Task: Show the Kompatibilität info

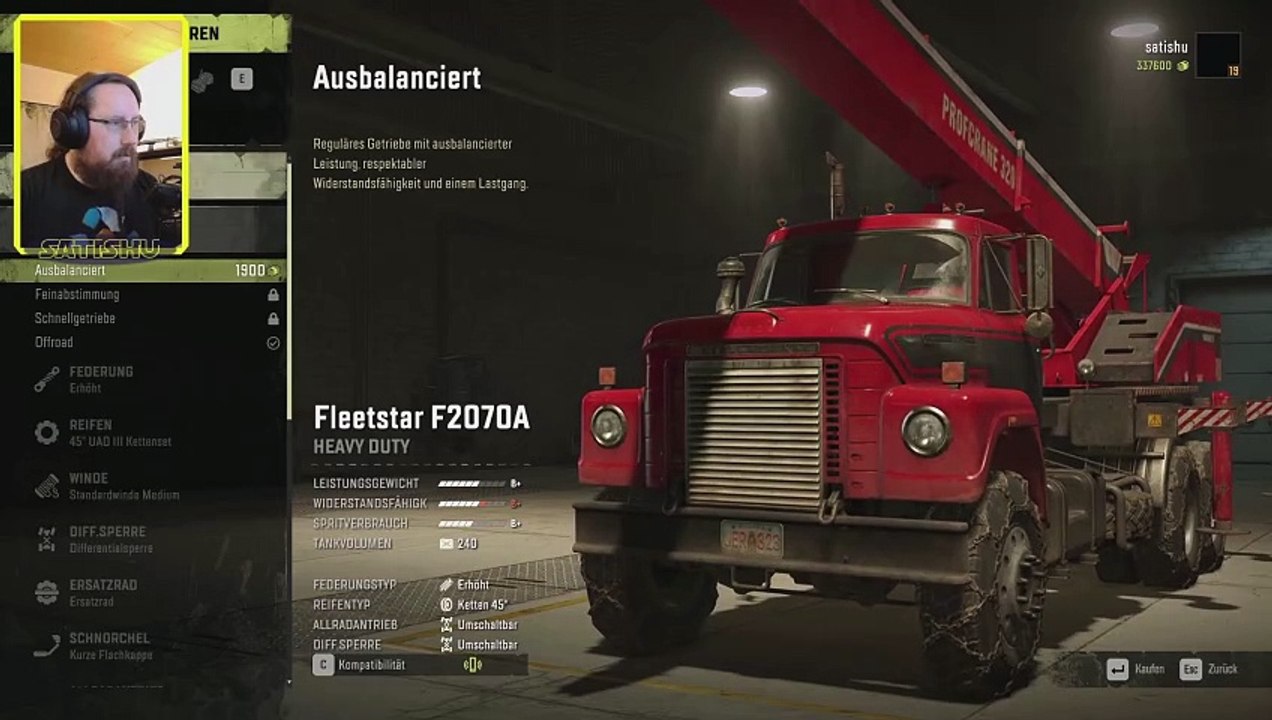Action: point(372,665)
